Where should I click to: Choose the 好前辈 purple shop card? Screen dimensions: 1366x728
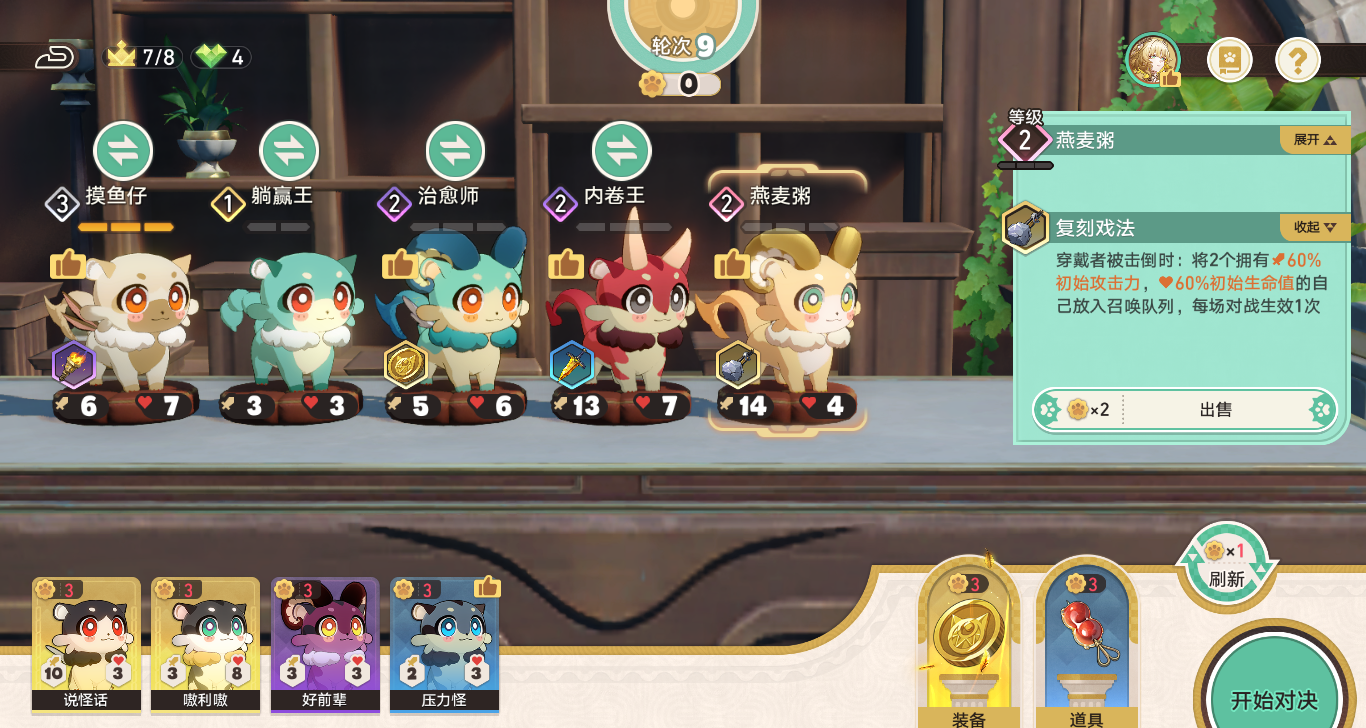click(x=324, y=642)
